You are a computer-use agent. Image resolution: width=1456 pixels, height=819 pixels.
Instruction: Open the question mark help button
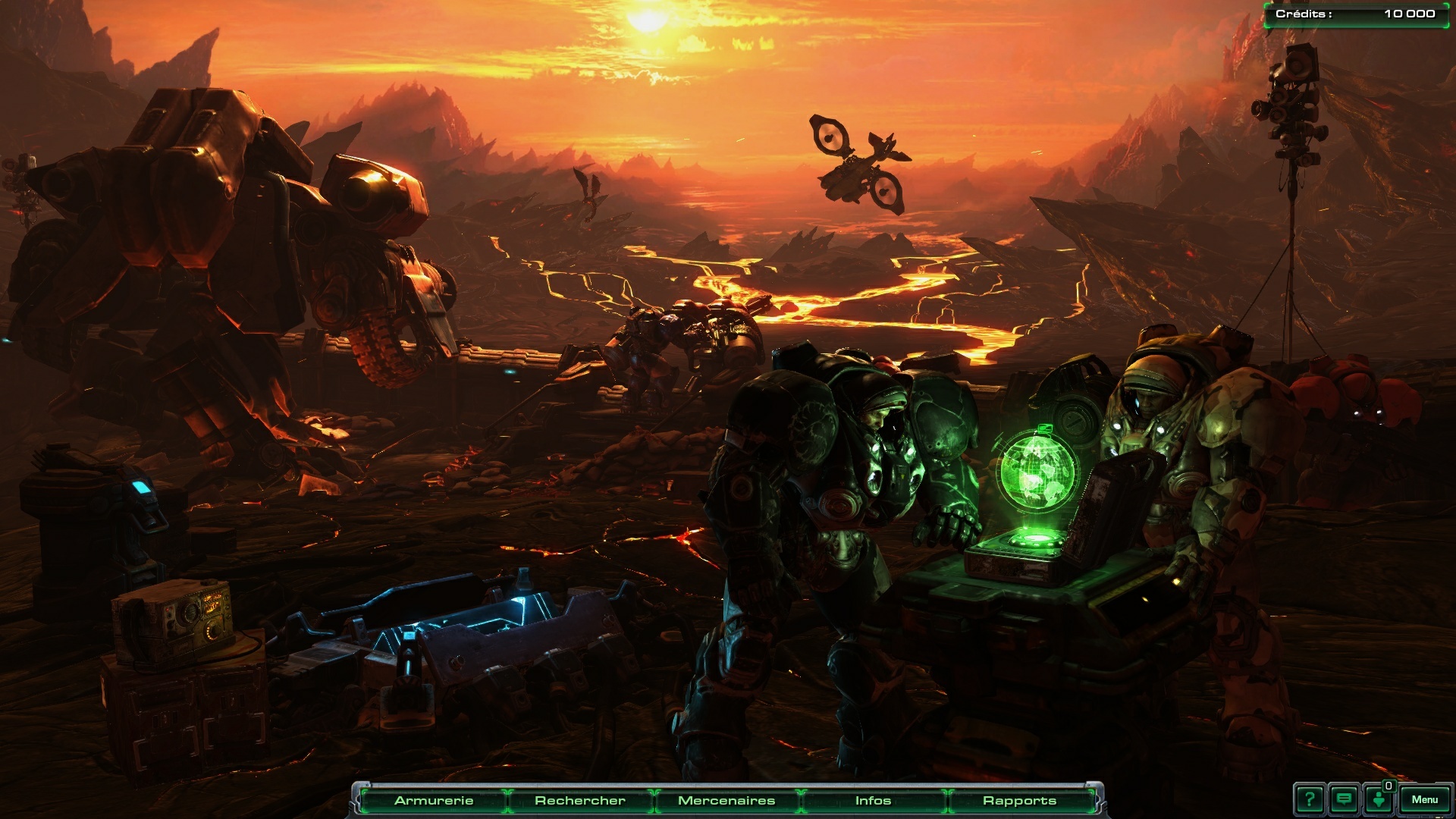tap(1310, 799)
